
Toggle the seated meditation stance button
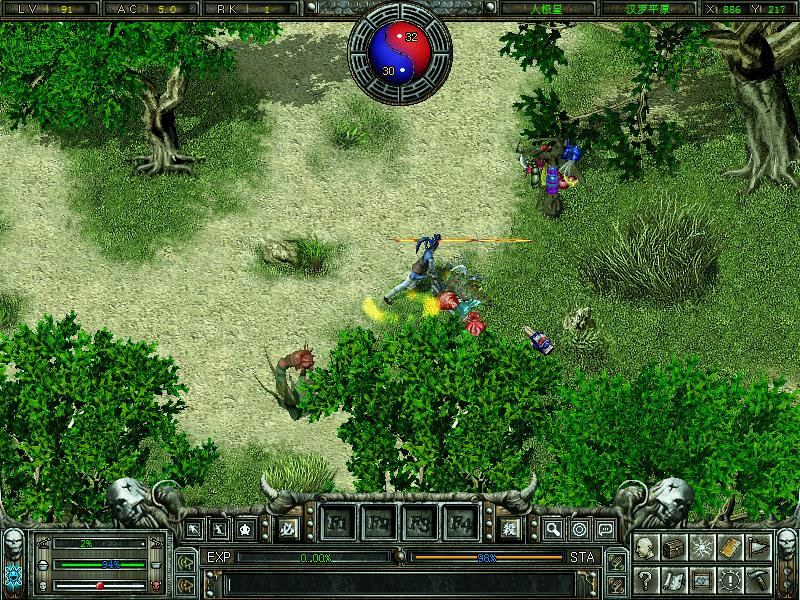click(245, 528)
